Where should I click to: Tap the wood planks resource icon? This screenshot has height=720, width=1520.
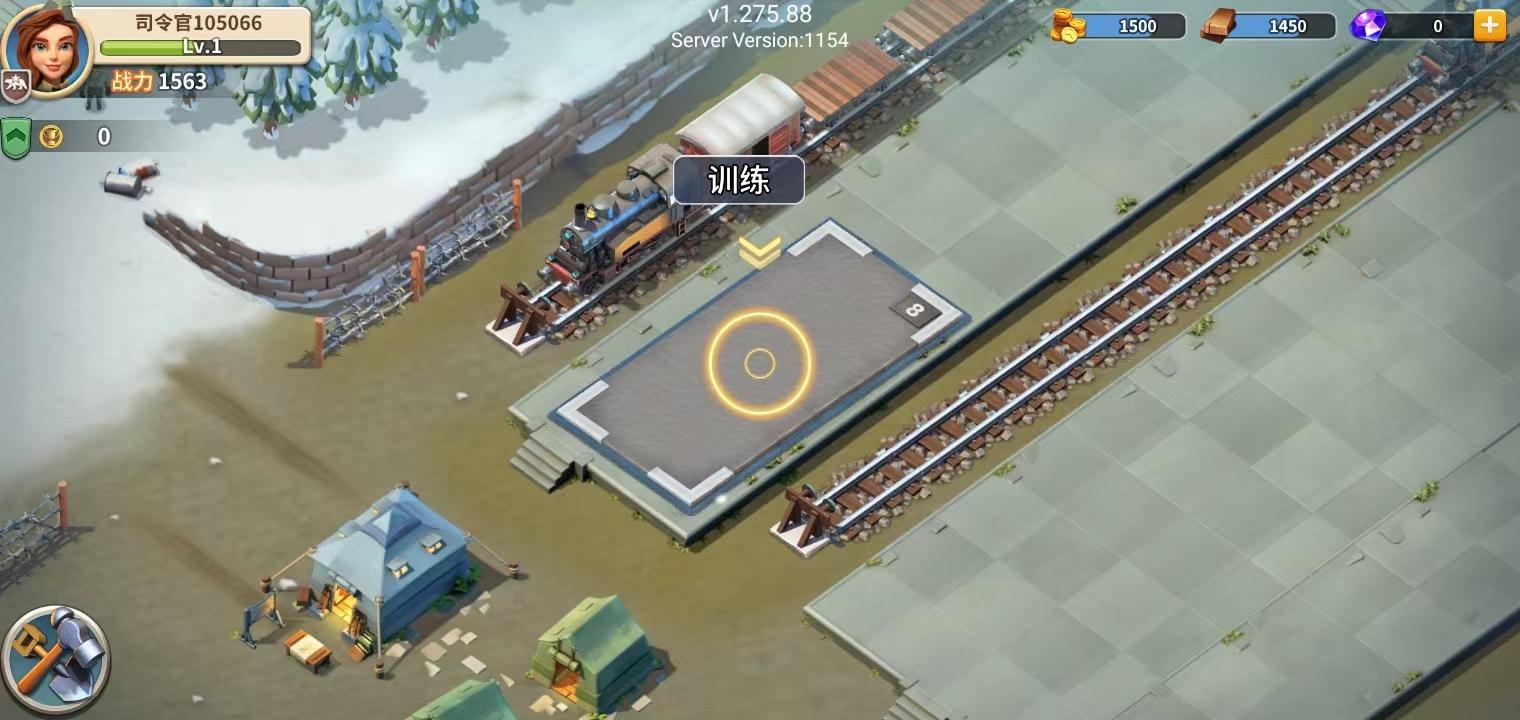pyautogui.click(x=1218, y=26)
